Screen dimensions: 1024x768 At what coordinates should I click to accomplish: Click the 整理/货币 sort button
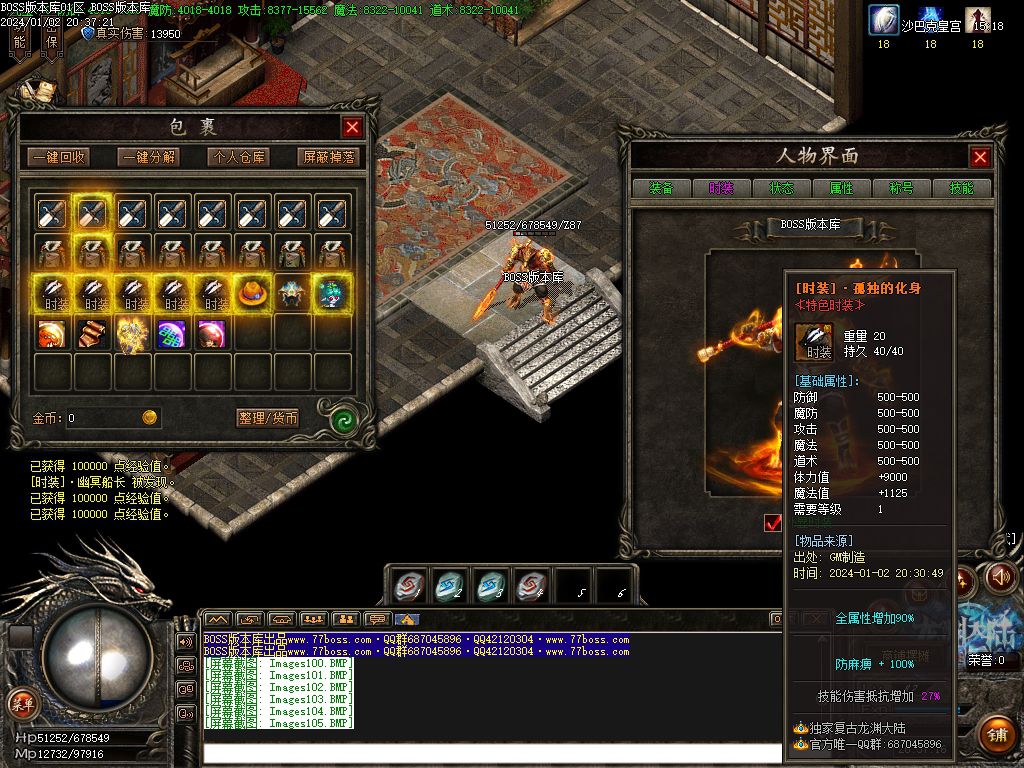coord(268,418)
